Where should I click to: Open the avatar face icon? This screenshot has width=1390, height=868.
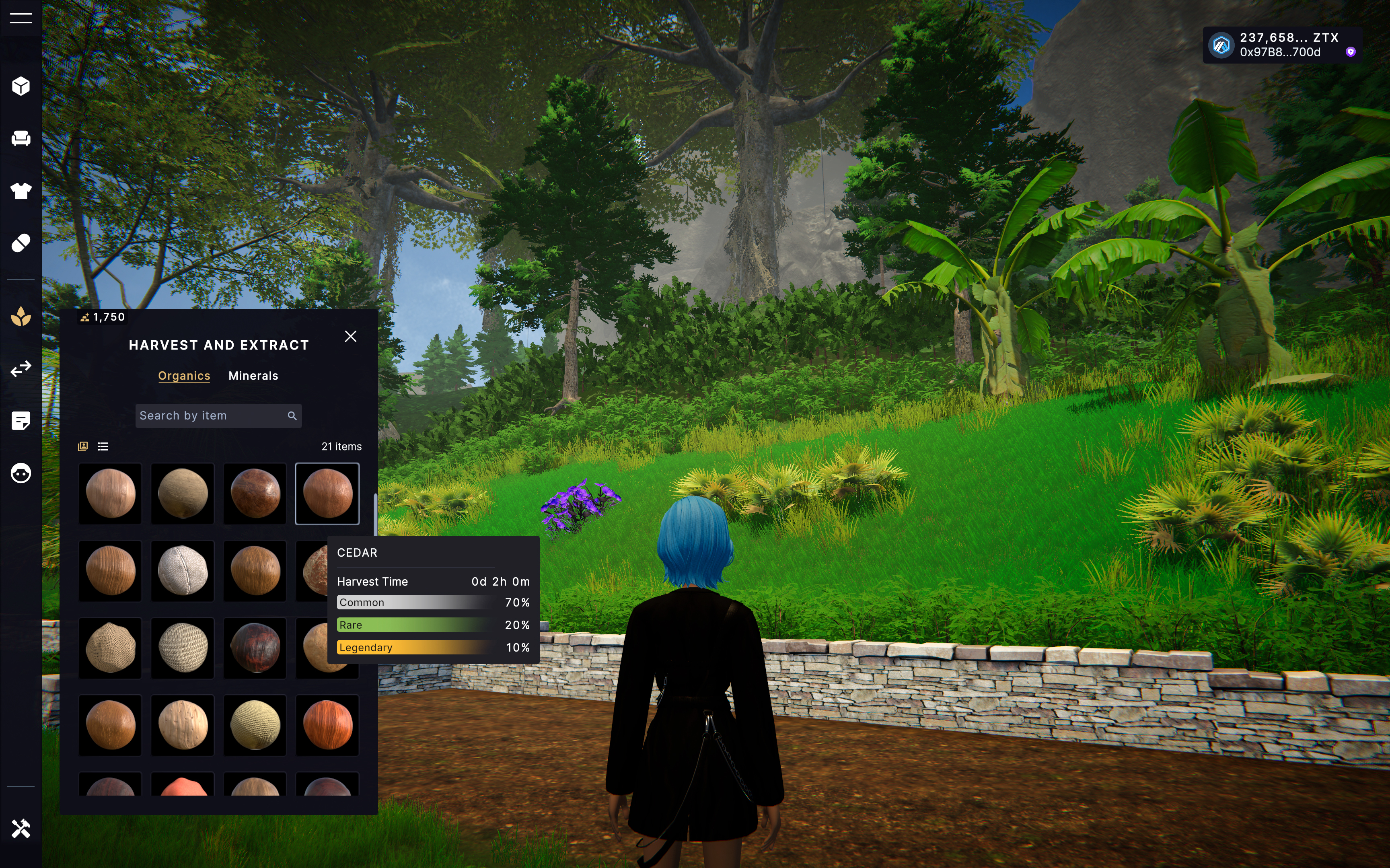[21, 473]
